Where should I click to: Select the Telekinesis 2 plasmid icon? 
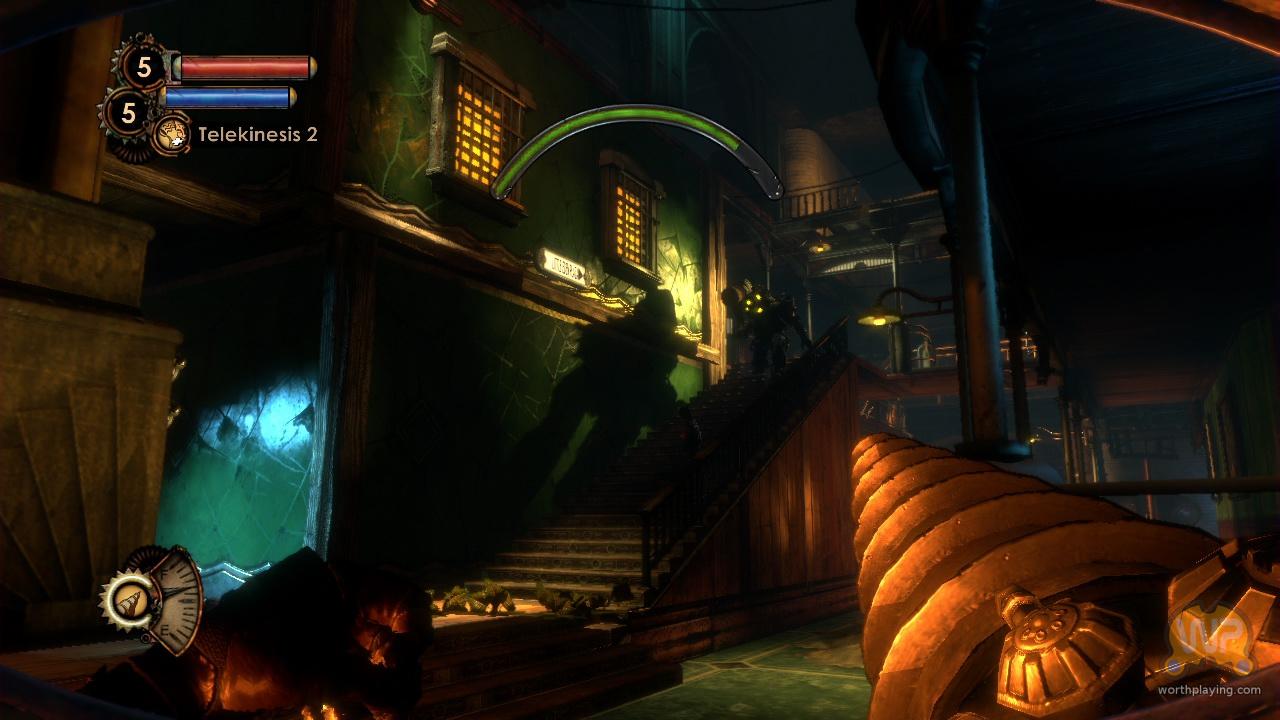[x=170, y=133]
